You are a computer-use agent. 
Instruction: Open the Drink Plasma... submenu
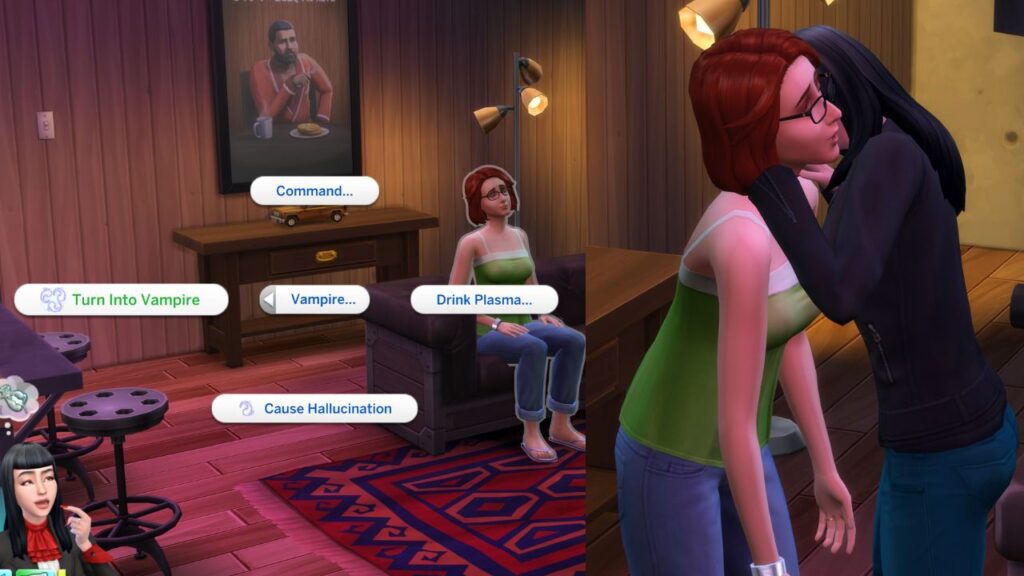(484, 299)
